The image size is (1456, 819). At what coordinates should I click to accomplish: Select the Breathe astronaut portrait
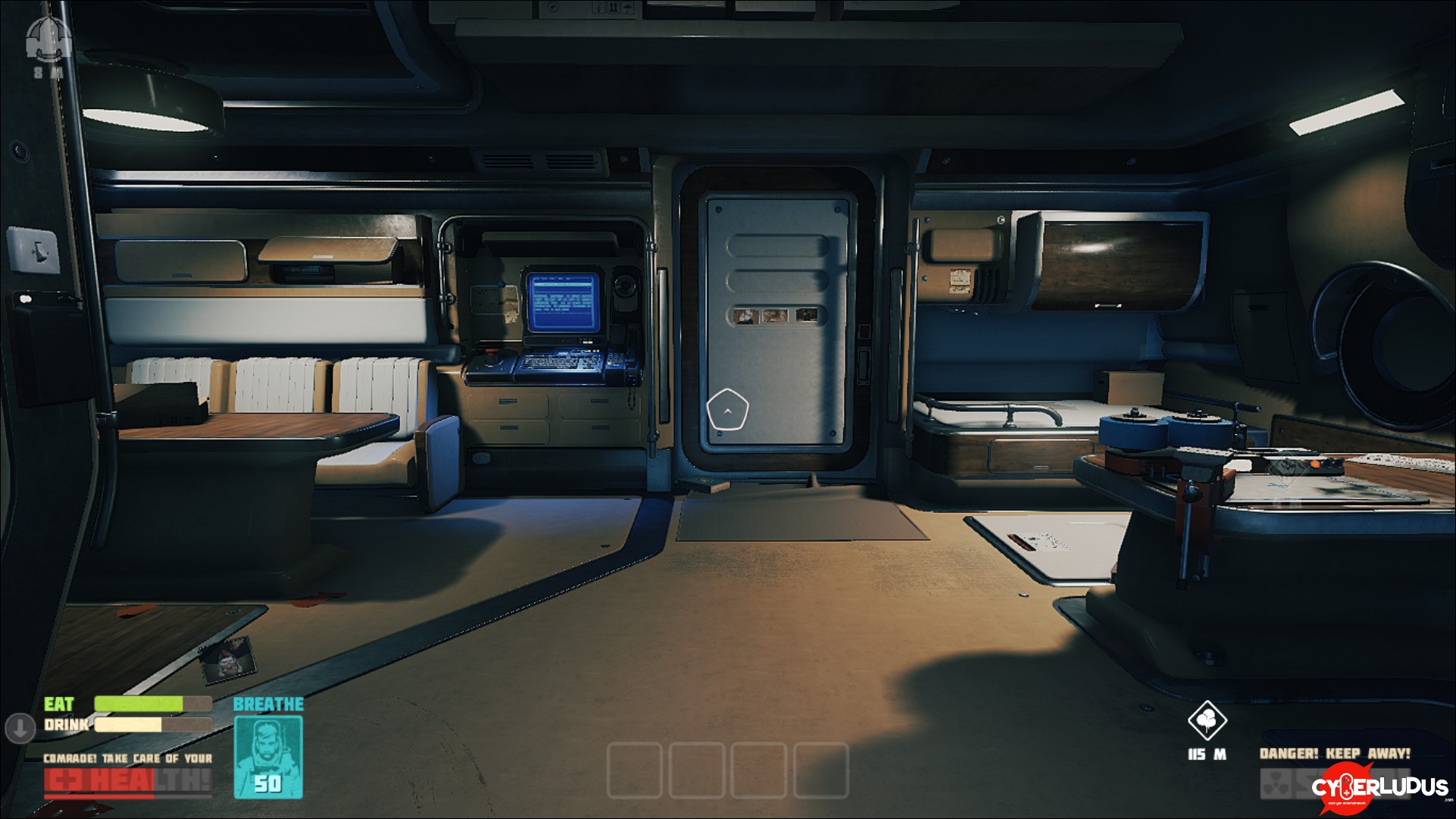click(268, 757)
